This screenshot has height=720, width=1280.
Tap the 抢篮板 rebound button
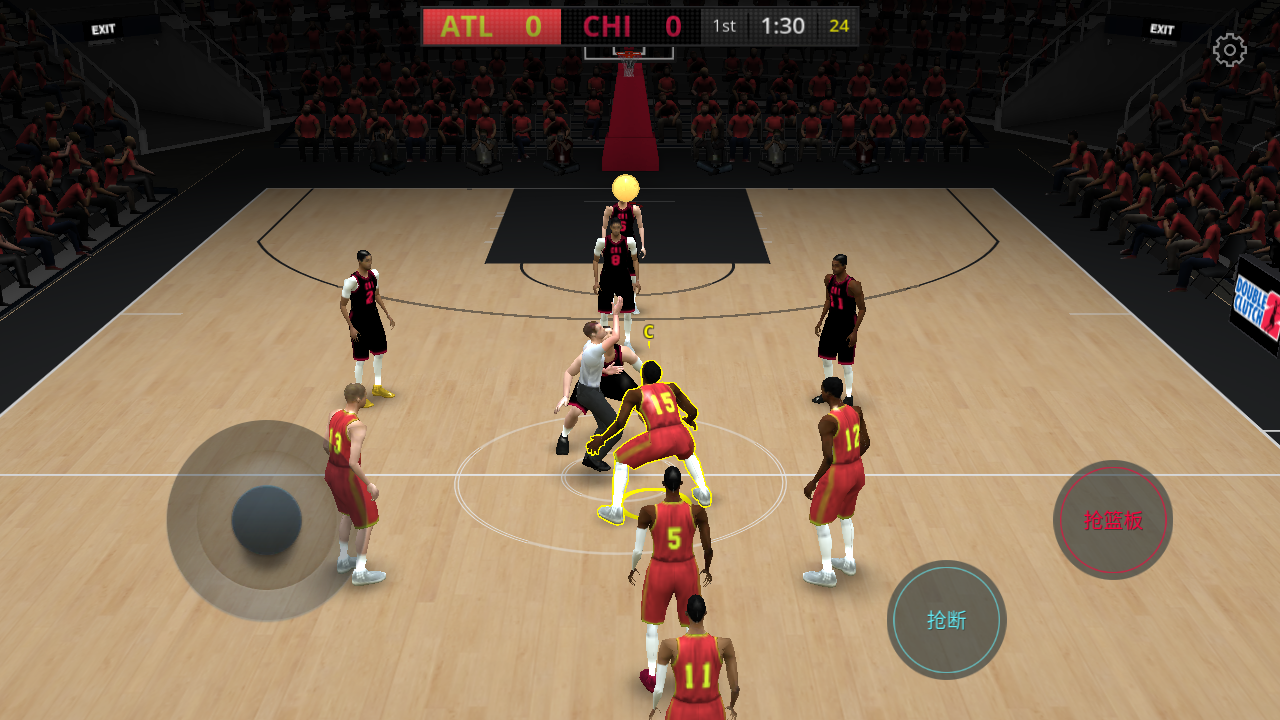(x=1113, y=520)
